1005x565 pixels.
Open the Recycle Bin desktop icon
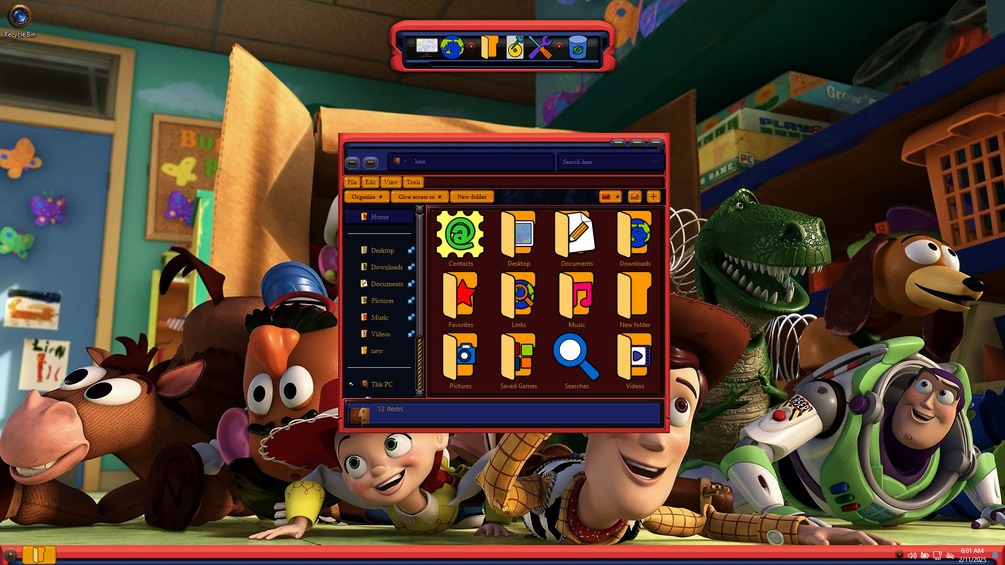19,19
